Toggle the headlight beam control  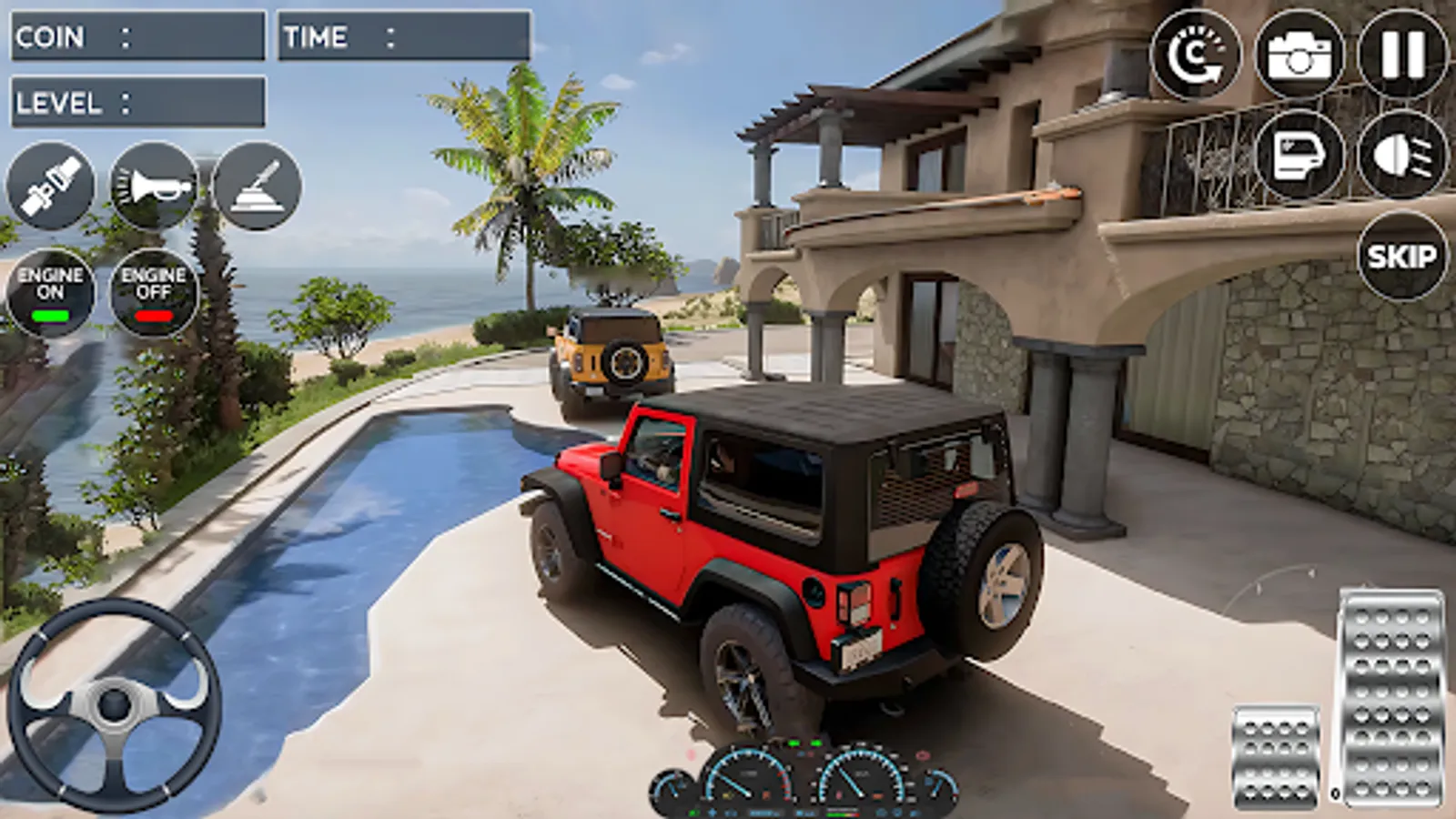point(1400,155)
